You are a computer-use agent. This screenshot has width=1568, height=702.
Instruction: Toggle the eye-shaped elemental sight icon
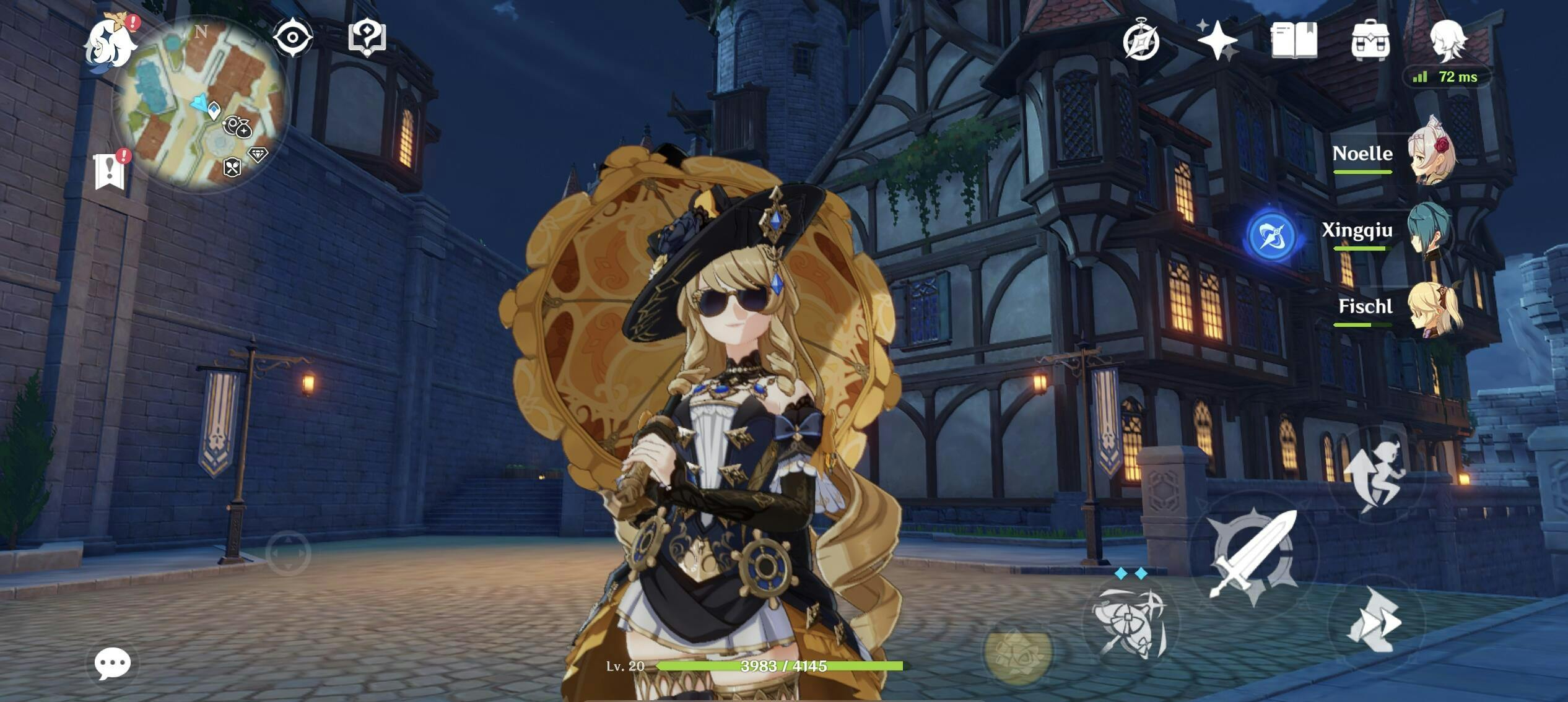pyautogui.click(x=292, y=38)
